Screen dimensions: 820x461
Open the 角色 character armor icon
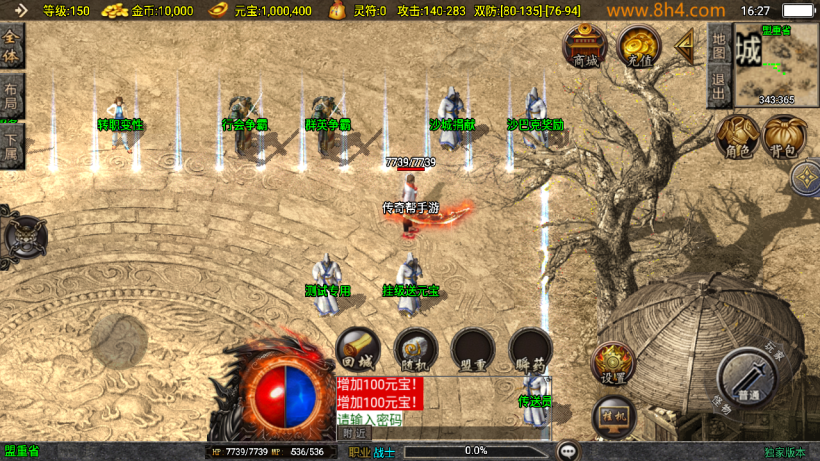point(737,137)
